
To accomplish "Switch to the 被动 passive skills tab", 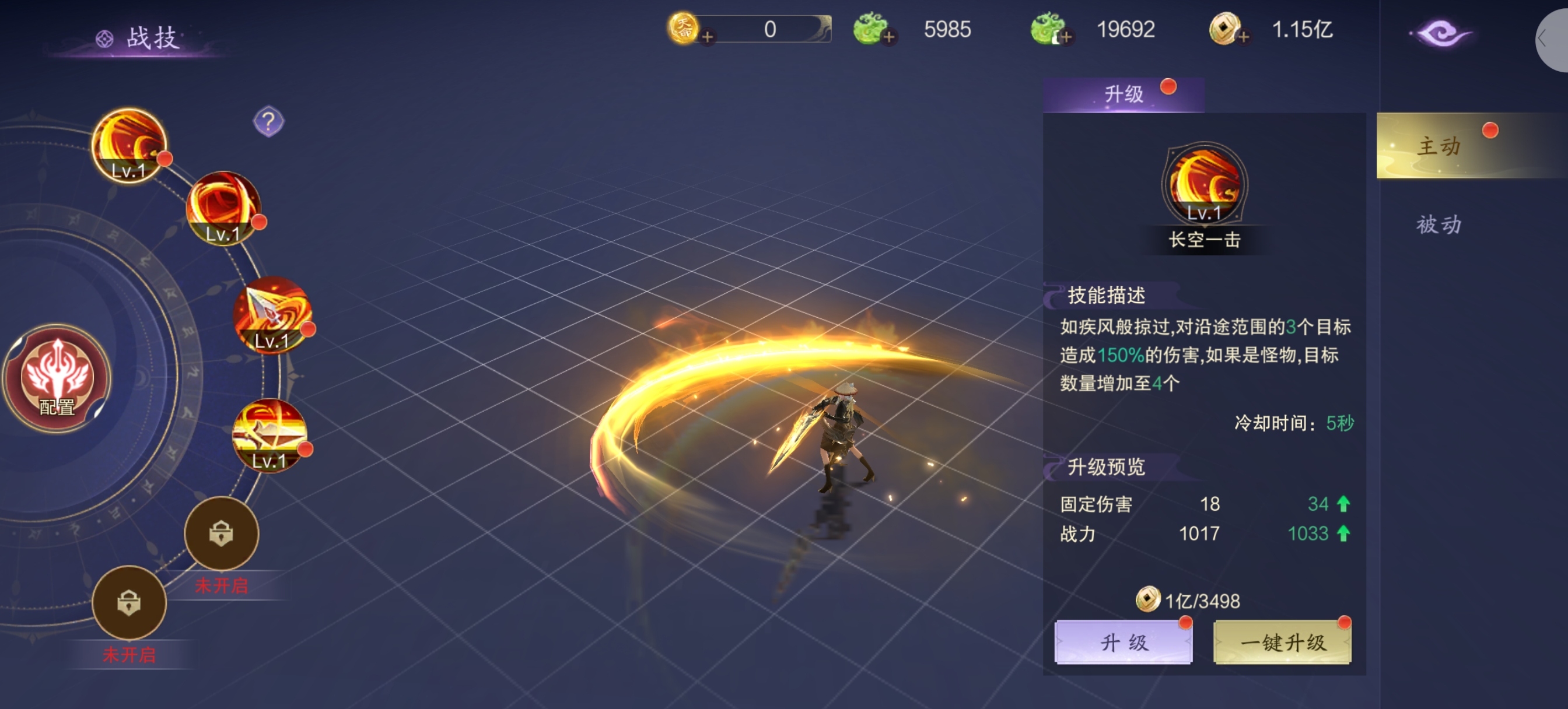I will (1438, 224).
